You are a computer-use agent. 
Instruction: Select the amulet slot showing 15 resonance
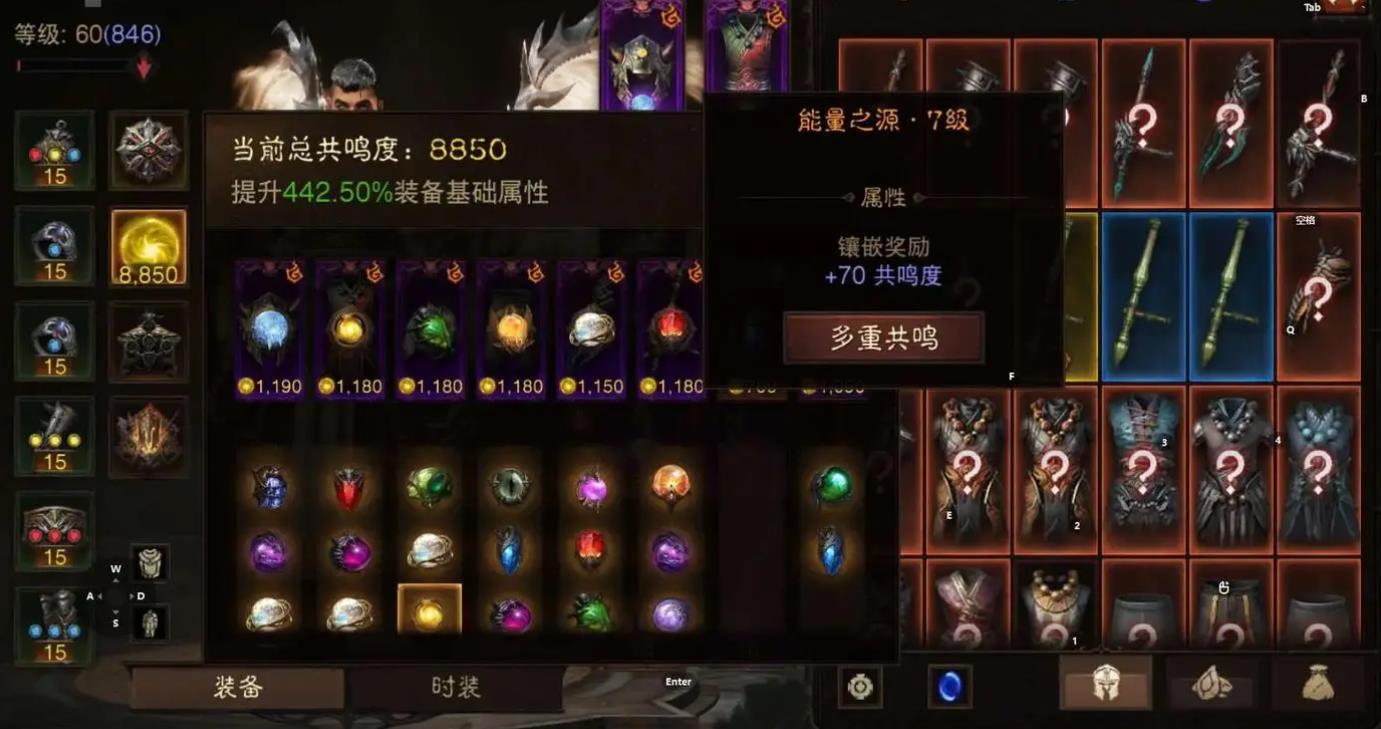[x=52, y=152]
